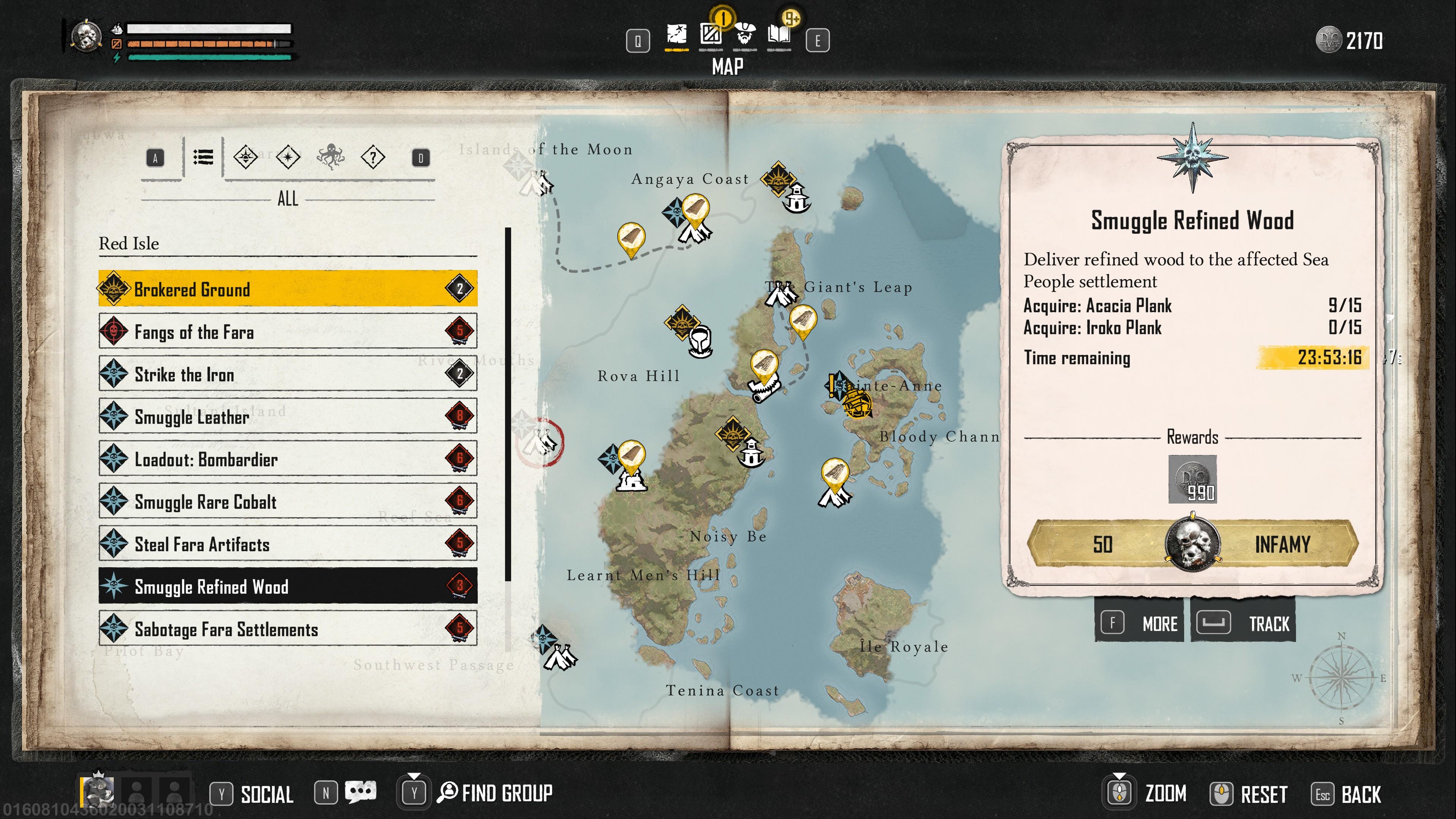Open the pirate captain tab

click(x=745, y=36)
